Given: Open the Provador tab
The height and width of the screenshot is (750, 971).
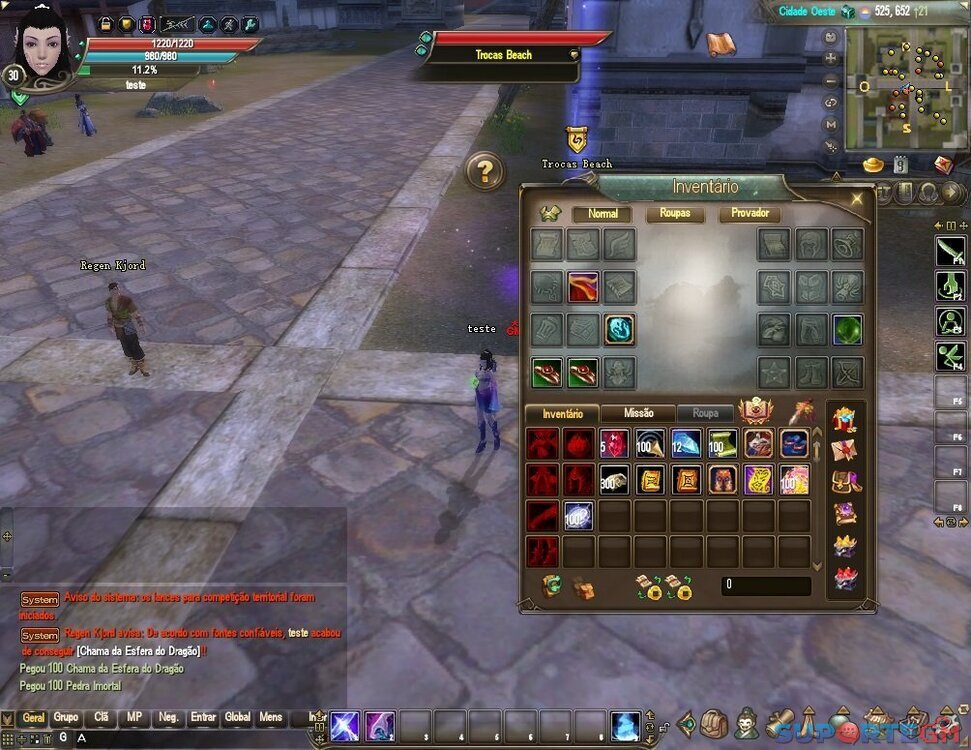Looking at the screenshot, I should click(749, 214).
